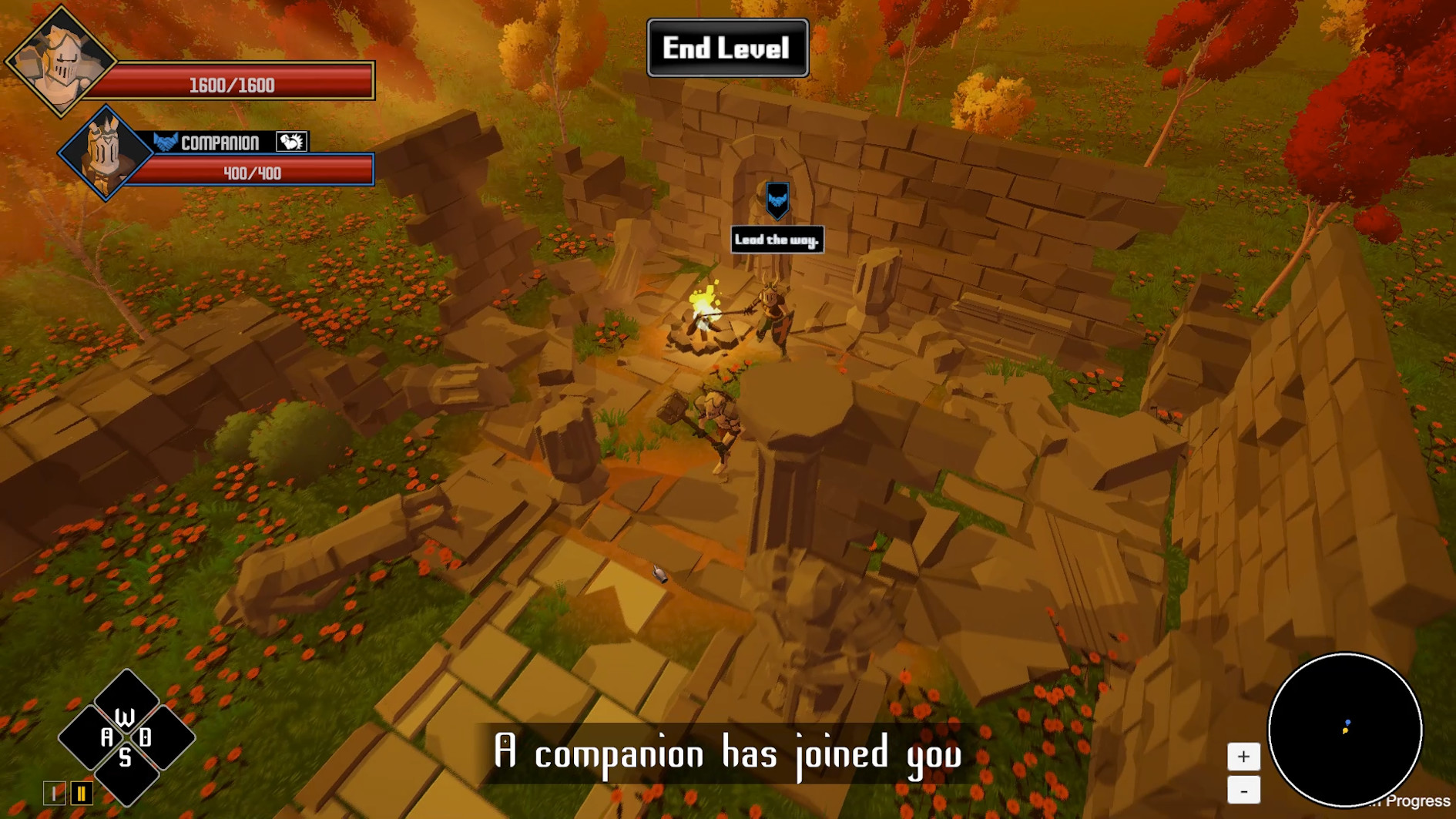The width and height of the screenshot is (1456, 819).
Task: Click the End Level button
Action: pyautogui.click(x=727, y=48)
